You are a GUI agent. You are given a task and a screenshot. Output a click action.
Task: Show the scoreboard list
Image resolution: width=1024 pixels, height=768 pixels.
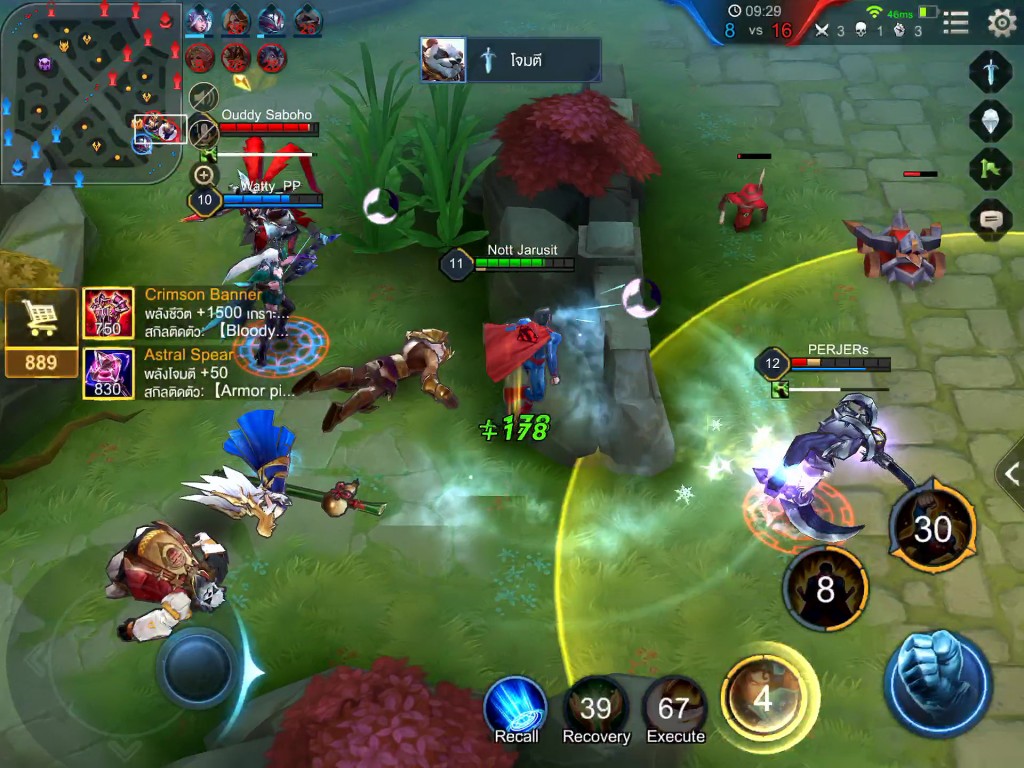coord(956,22)
